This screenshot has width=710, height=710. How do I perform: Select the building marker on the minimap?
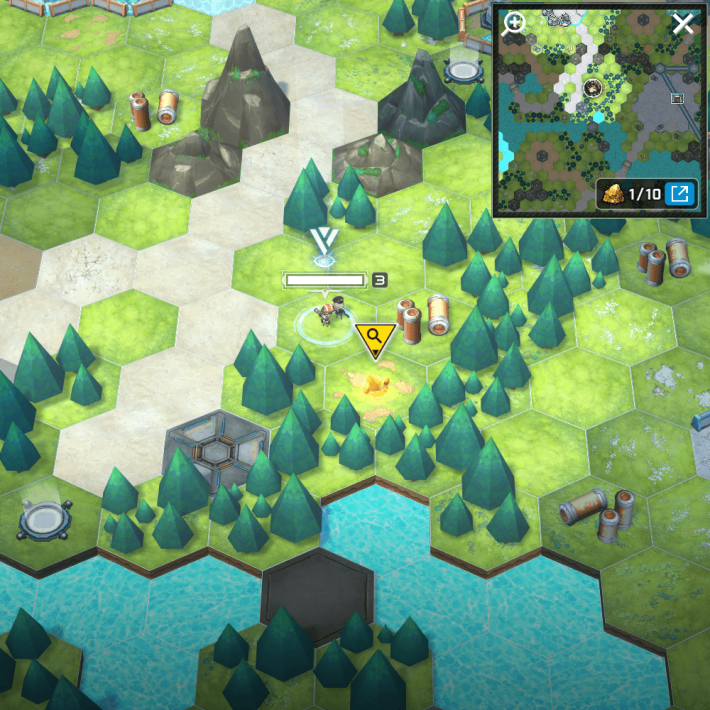[x=677, y=98]
